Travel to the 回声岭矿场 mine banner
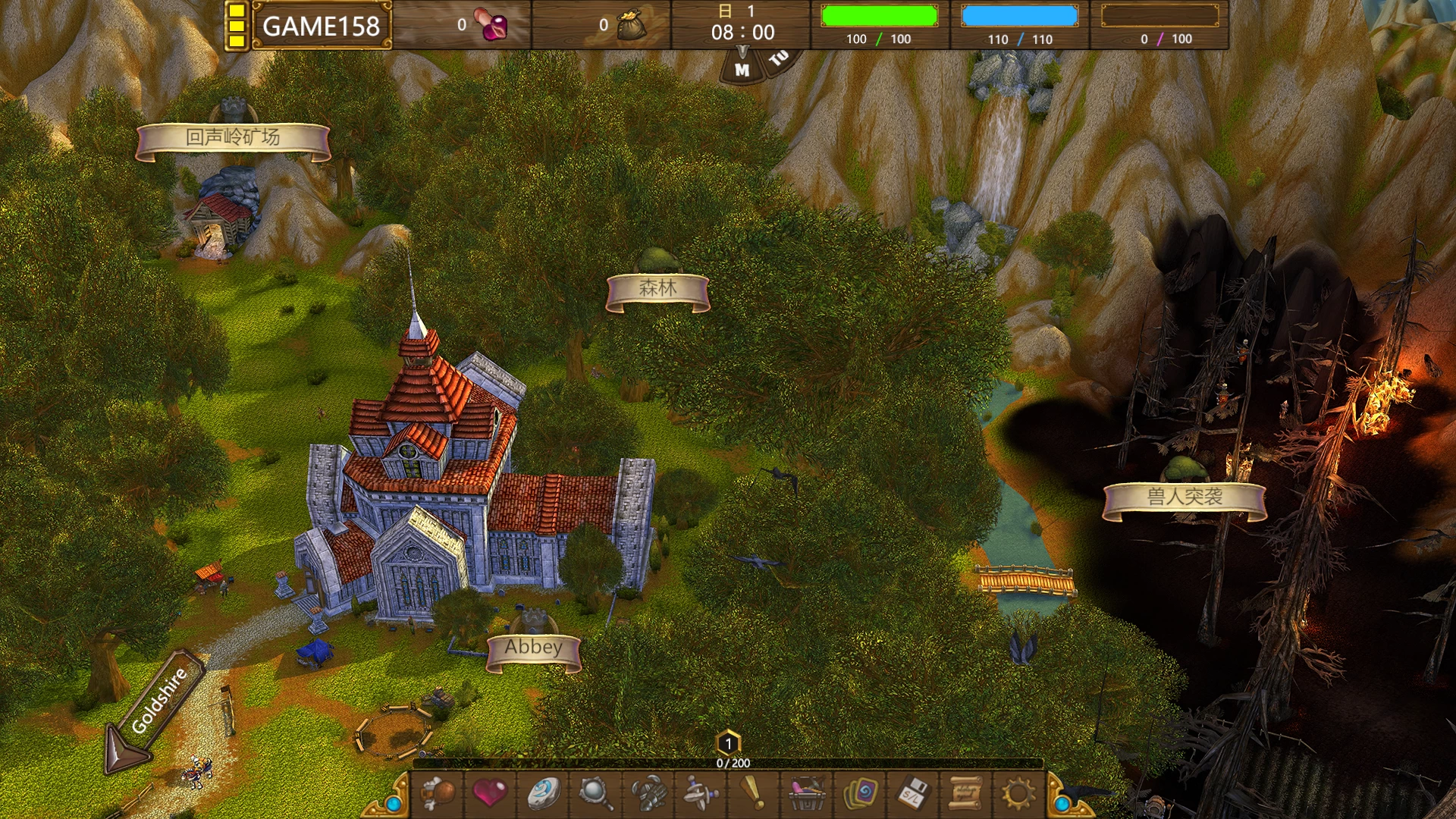This screenshot has height=819, width=1456. click(233, 139)
